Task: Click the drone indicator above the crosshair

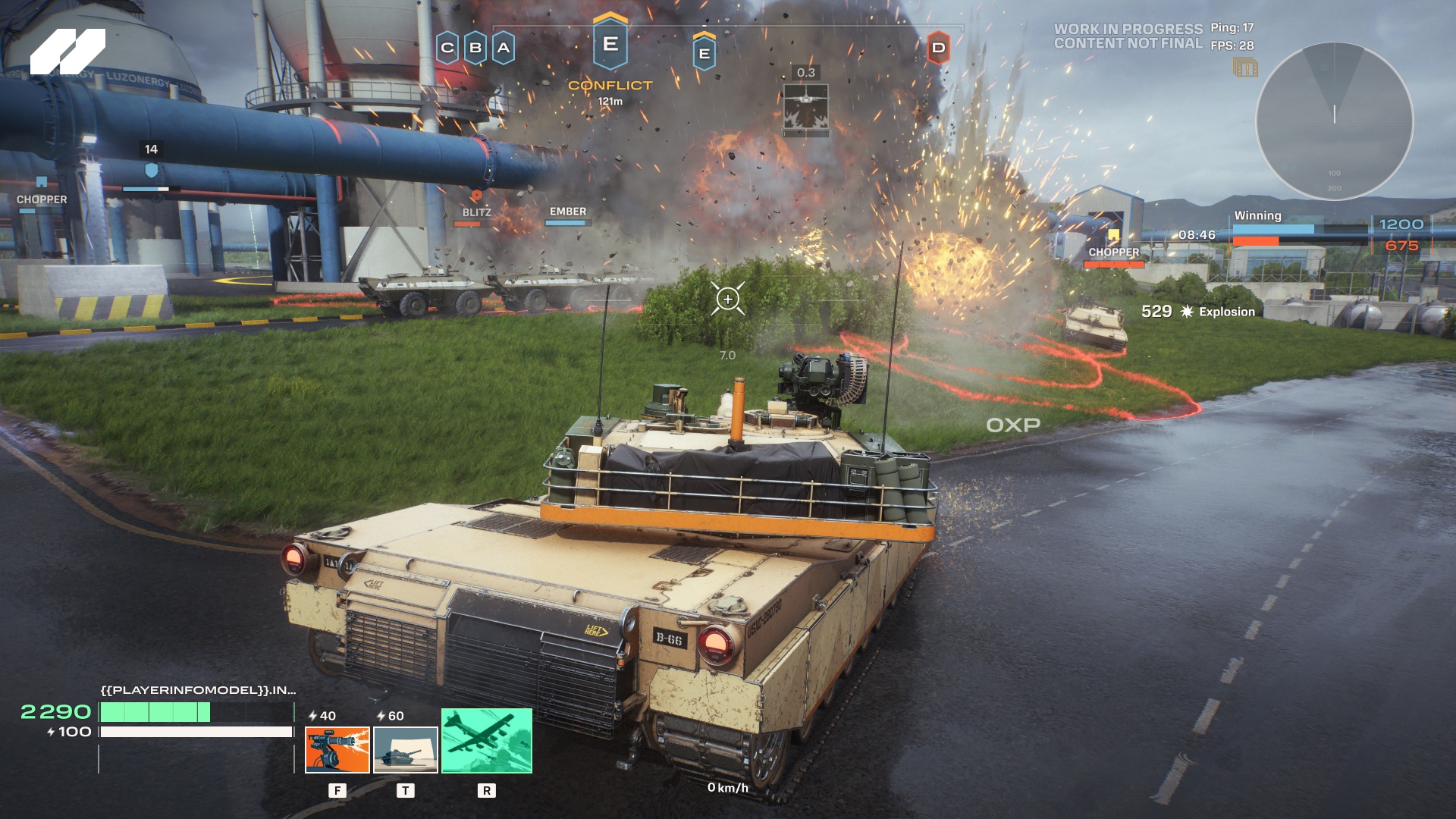Action: pyautogui.click(x=806, y=106)
